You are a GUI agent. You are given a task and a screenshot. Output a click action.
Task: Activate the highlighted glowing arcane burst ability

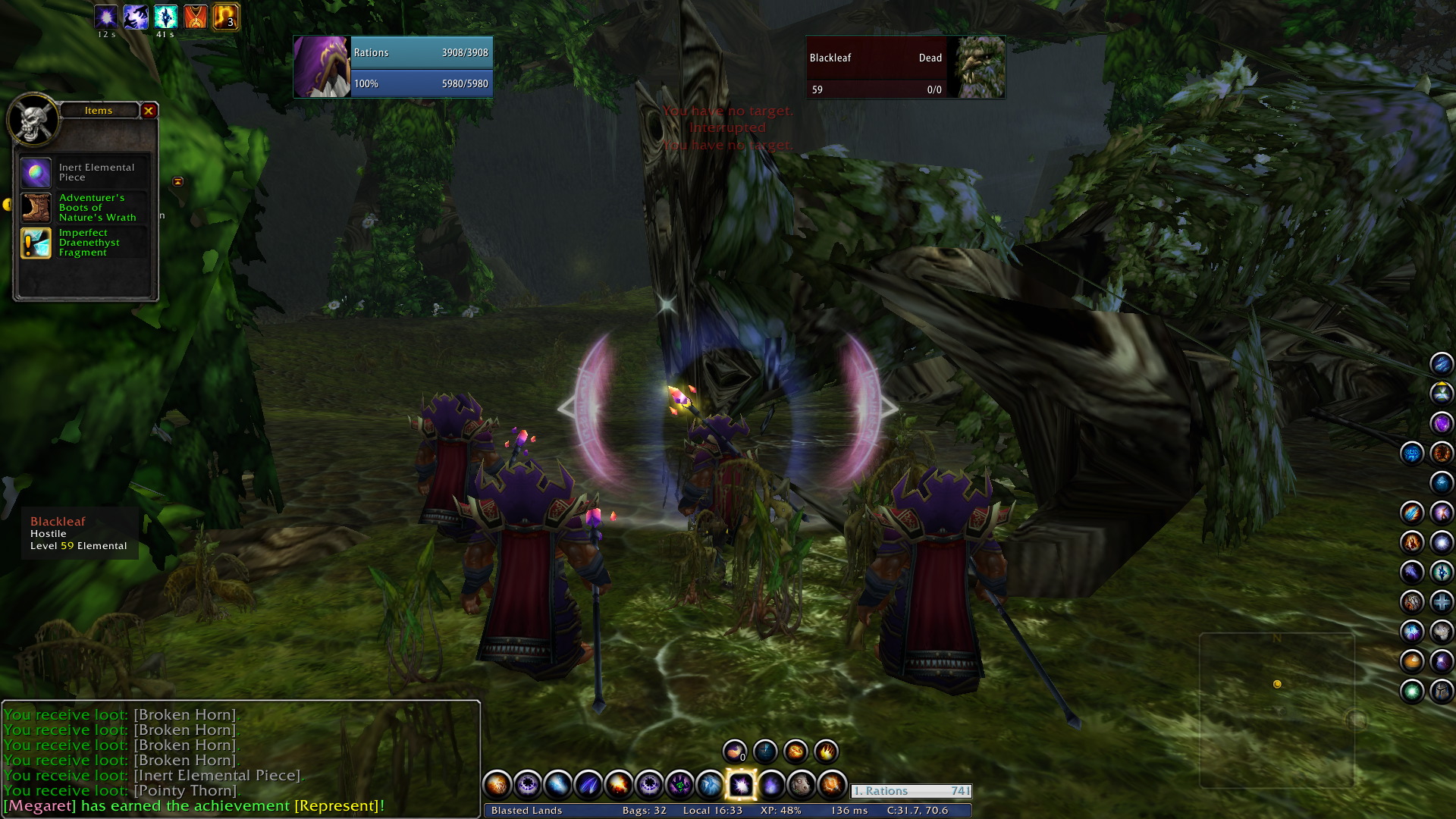740,785
